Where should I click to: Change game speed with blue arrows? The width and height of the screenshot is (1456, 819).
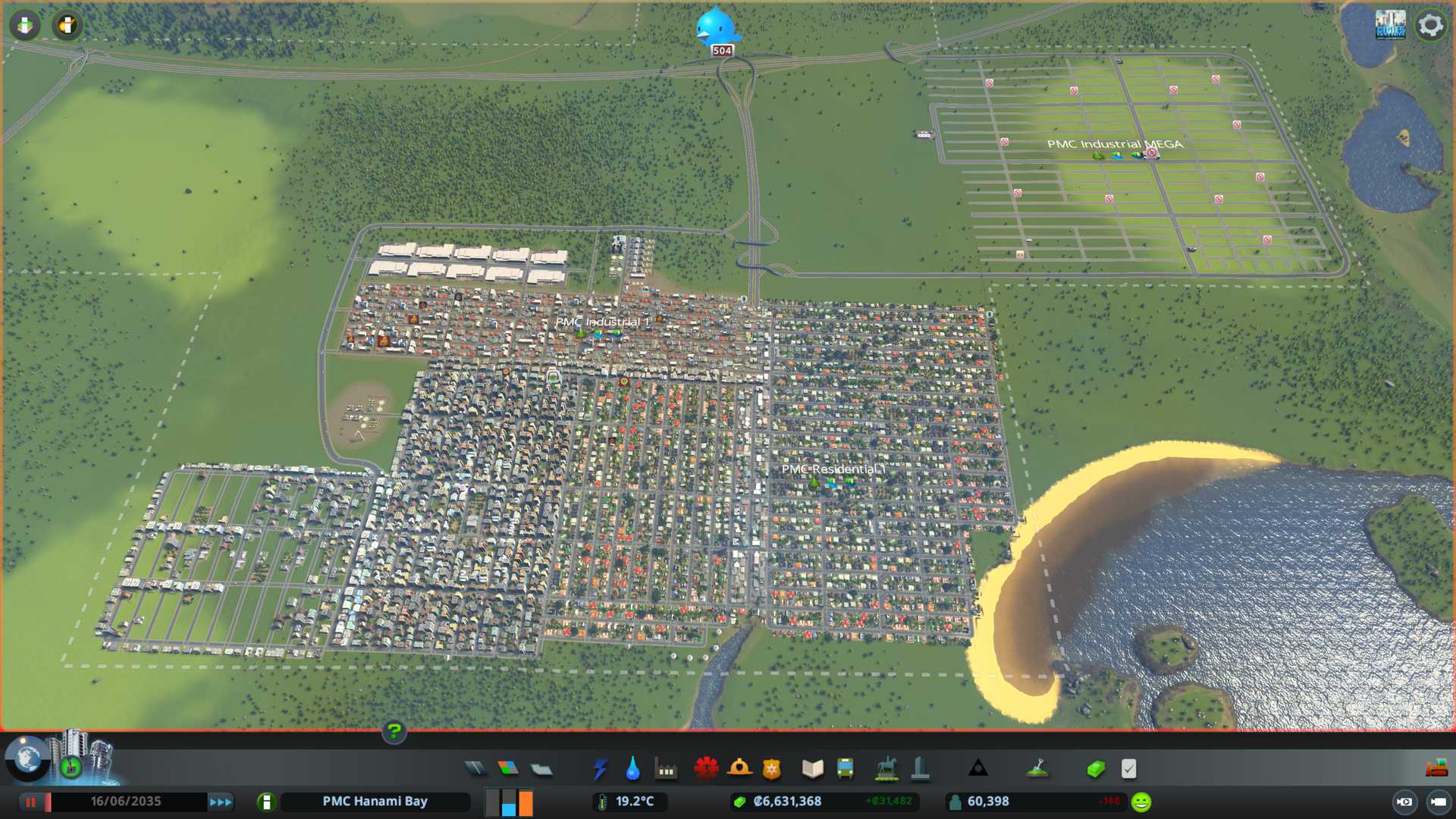pyautogui.click(x=221, y=802)
